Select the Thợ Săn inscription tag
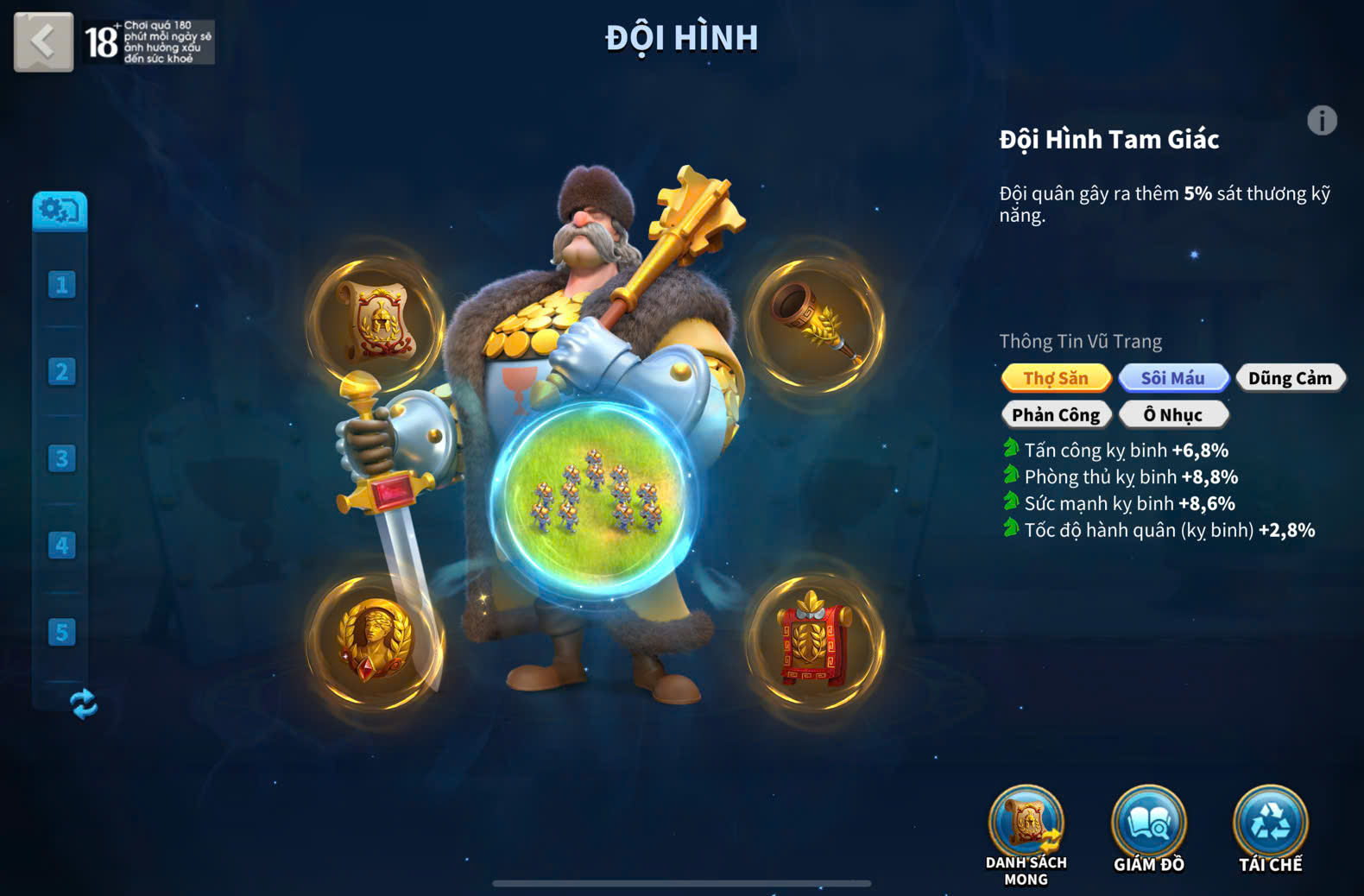The height and width of the screenshot is (896, 1364). tap(1056, 378)
